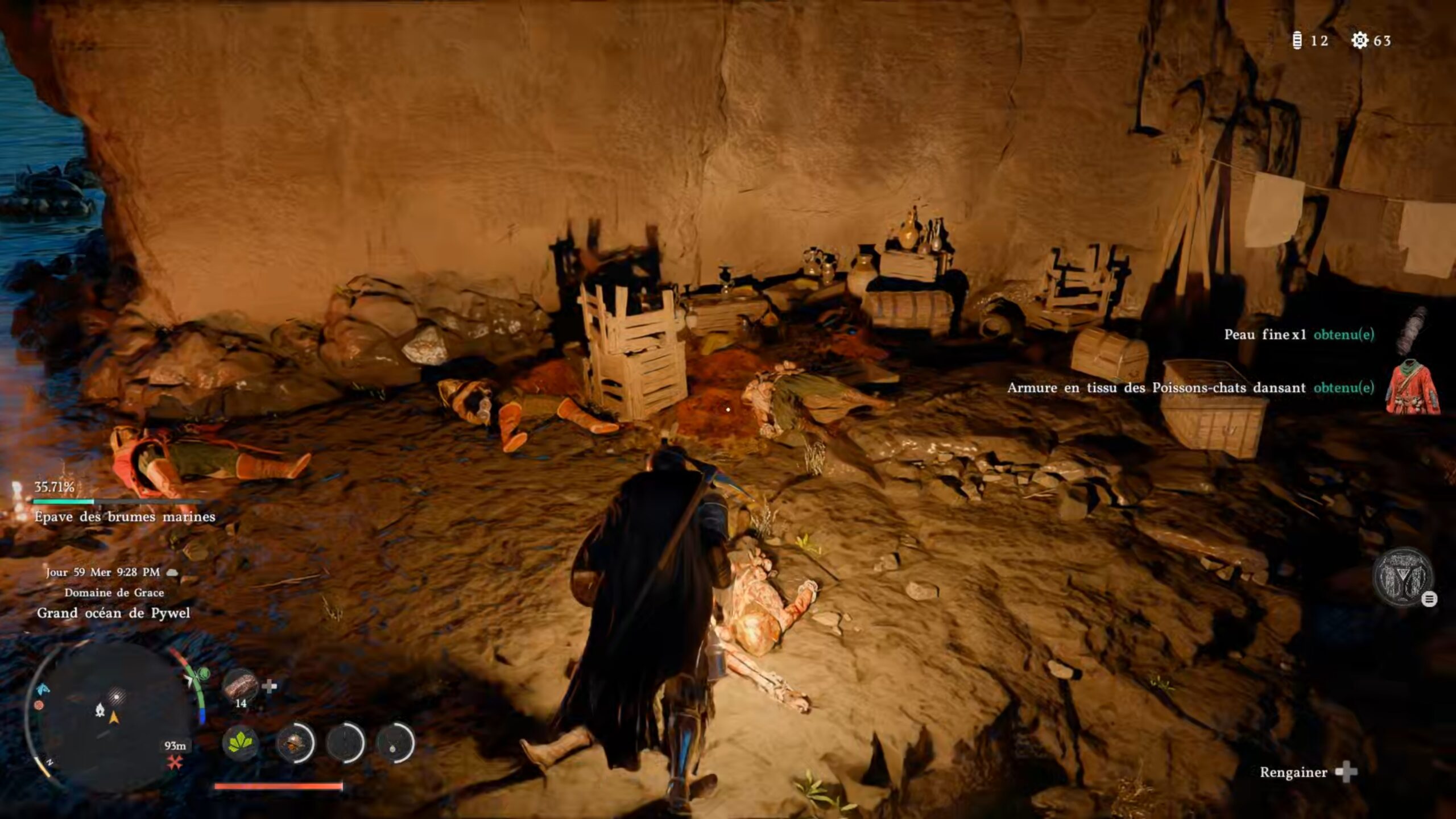Use the food item slot showing 14
Screen dimensions: 1456x819
pyautogui.click(x=240, y=686)
